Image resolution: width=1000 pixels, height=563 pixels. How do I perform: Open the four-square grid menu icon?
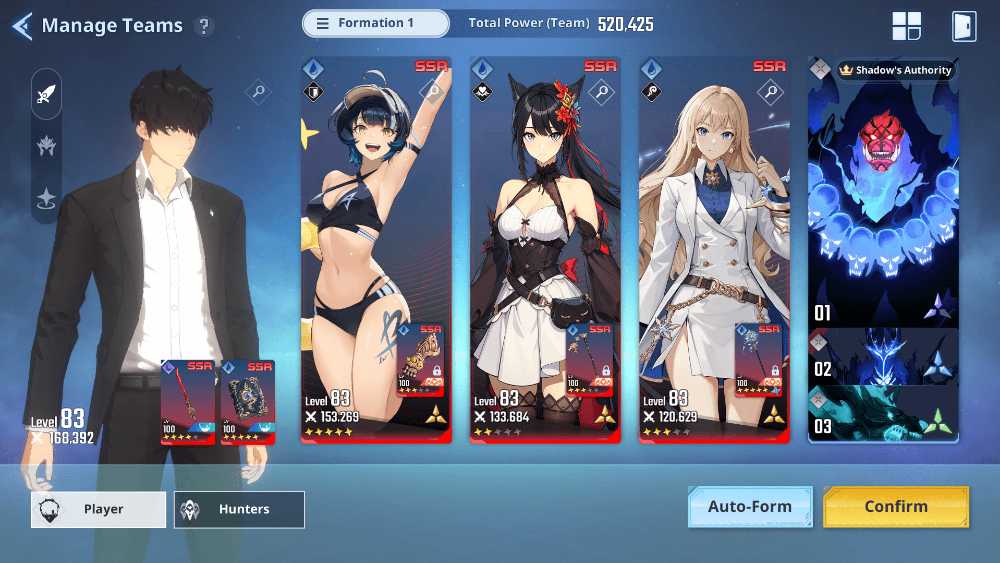(x=906, y=26)
